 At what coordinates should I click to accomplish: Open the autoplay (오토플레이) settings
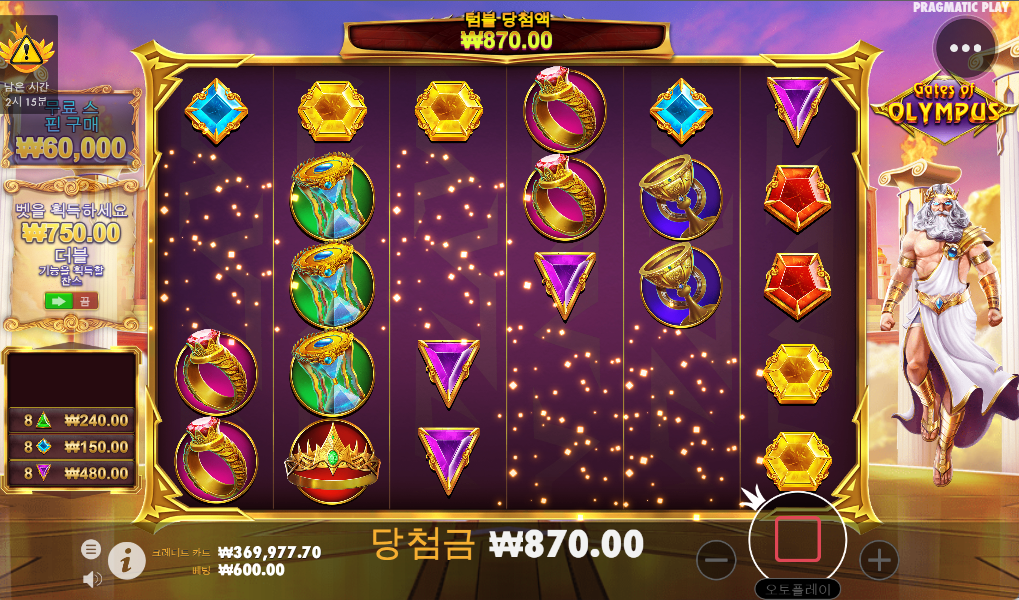(797, 589)
